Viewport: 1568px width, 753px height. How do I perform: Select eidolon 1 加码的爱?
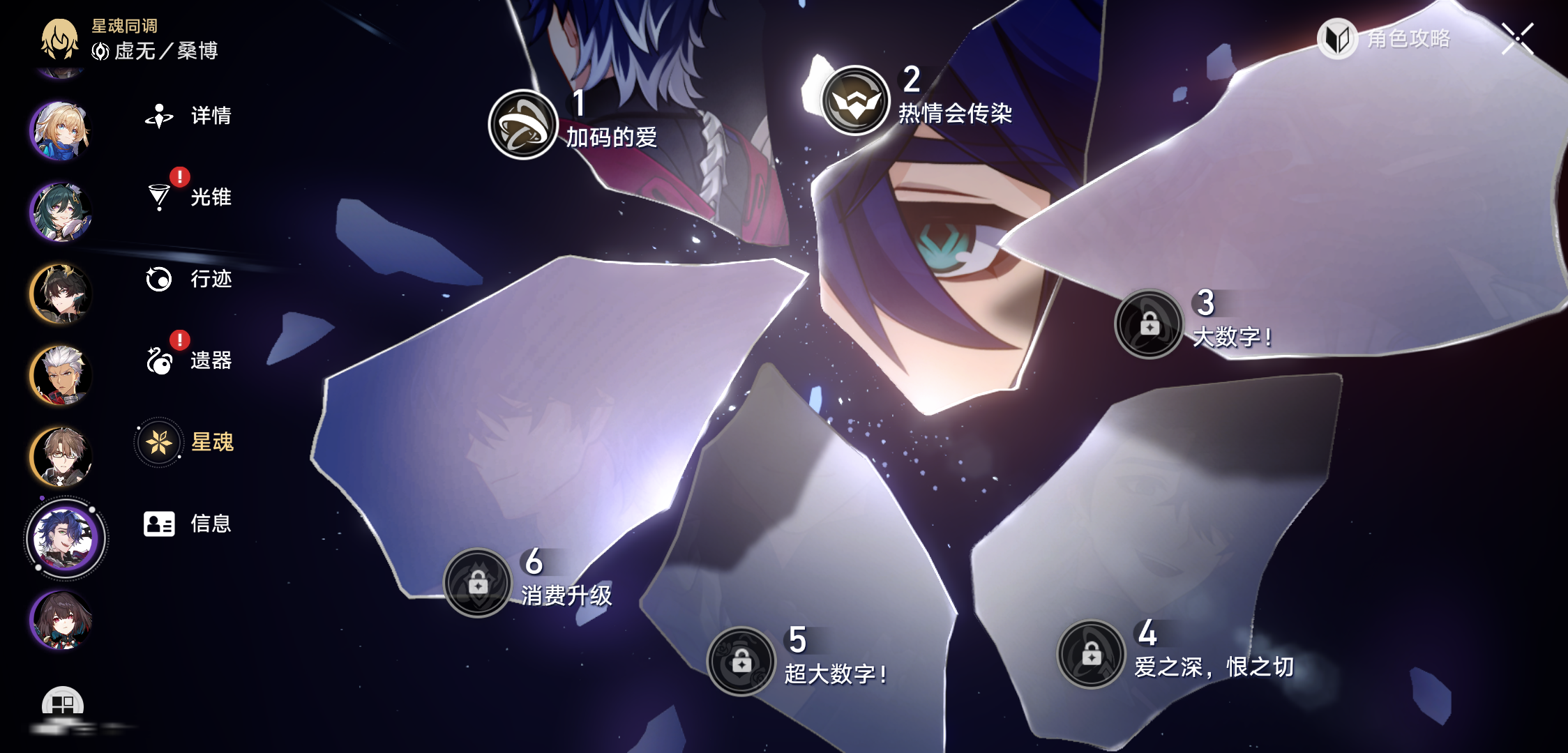pyautogui.click(x=523, y=125)
